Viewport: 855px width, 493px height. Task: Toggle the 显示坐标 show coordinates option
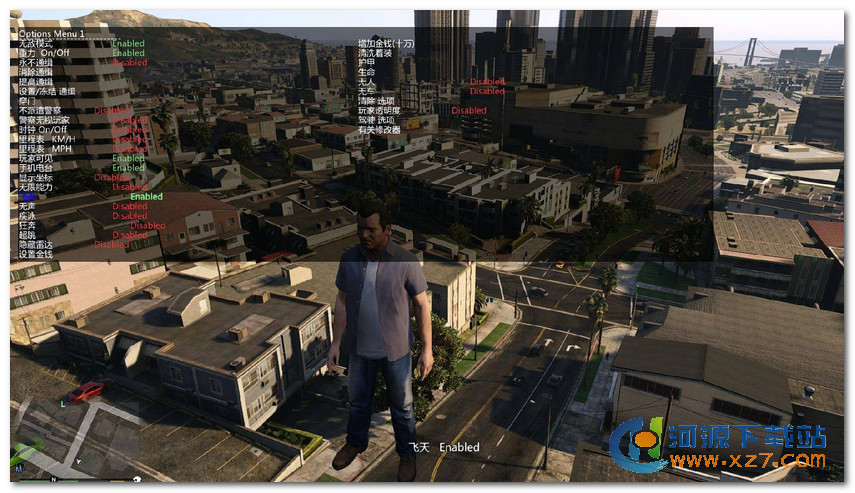[36, 178]
